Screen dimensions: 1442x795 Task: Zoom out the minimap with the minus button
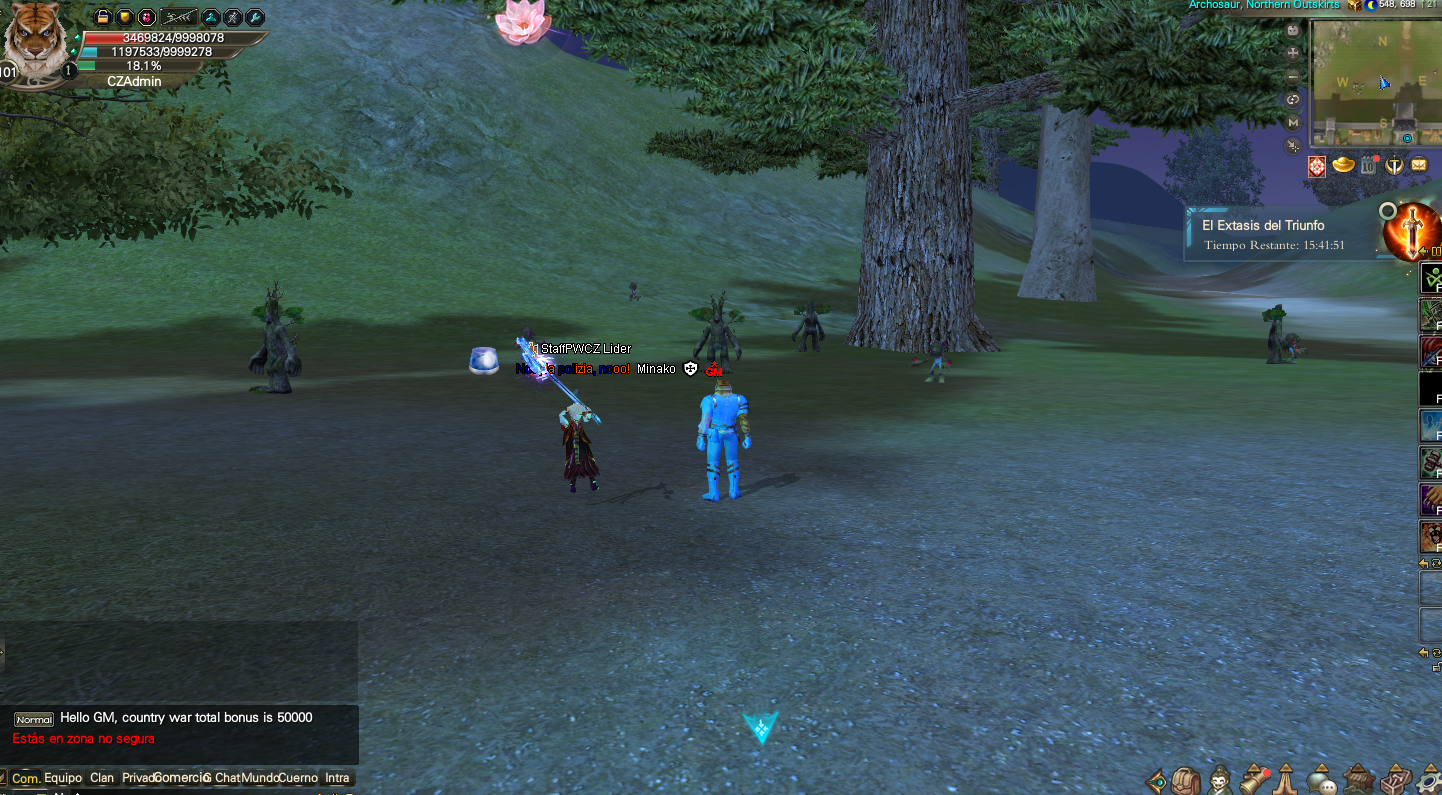pyautogui.click(x=1293, y=76)
